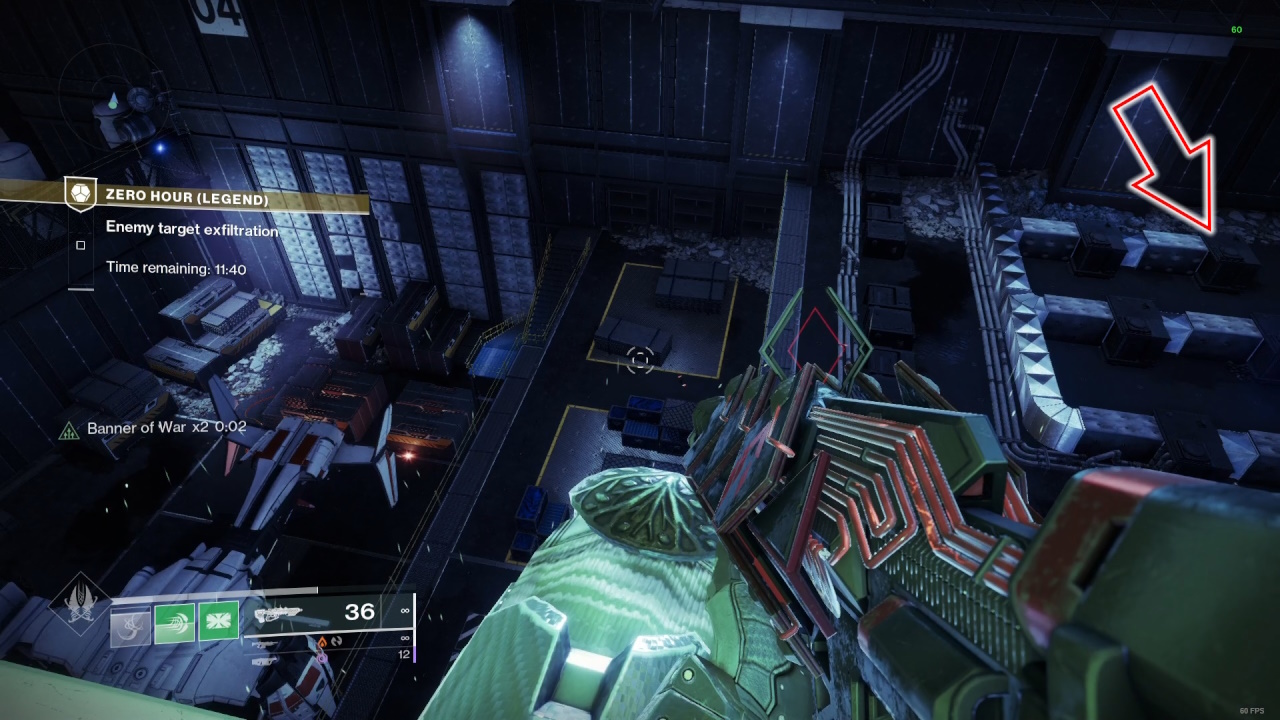Open the Zero Hour (Legend) objective tracker
This screenshot has width=1280, height=720.
click(x=187, y=200)
